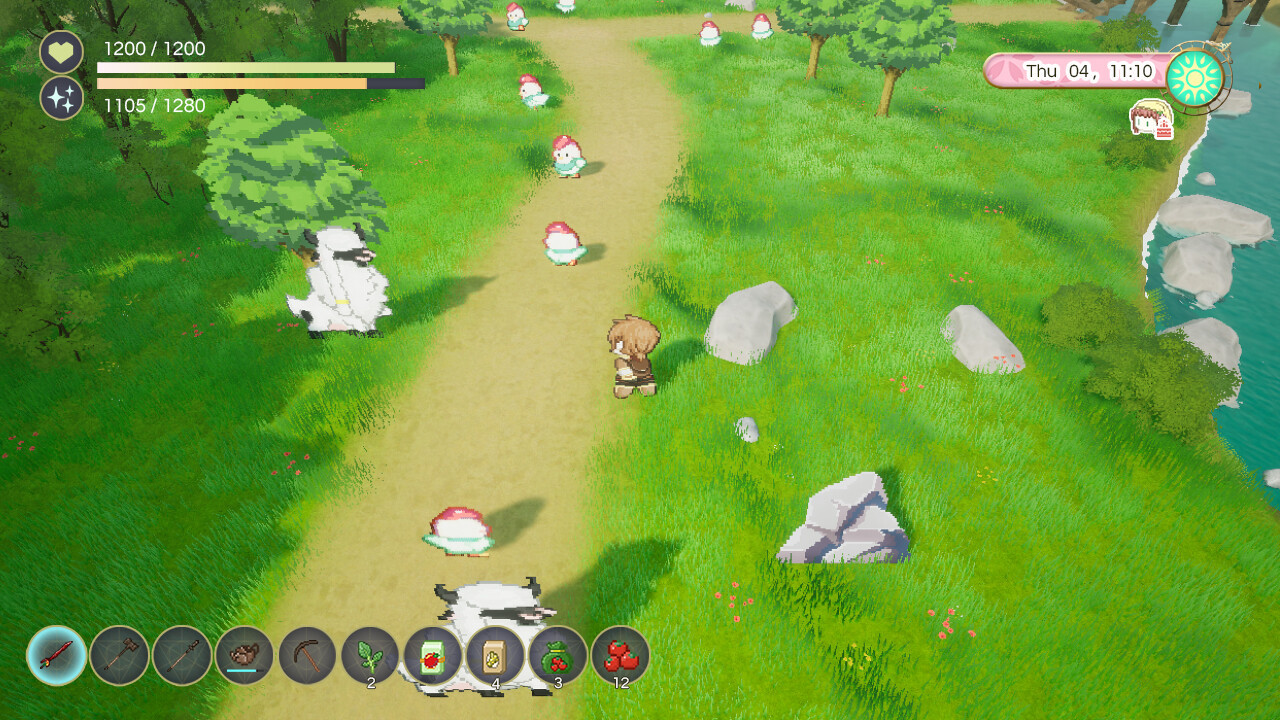This screenshot has height=720, width=1280.
Task: Click the heart health icon
Action: [x=62, y=52]
